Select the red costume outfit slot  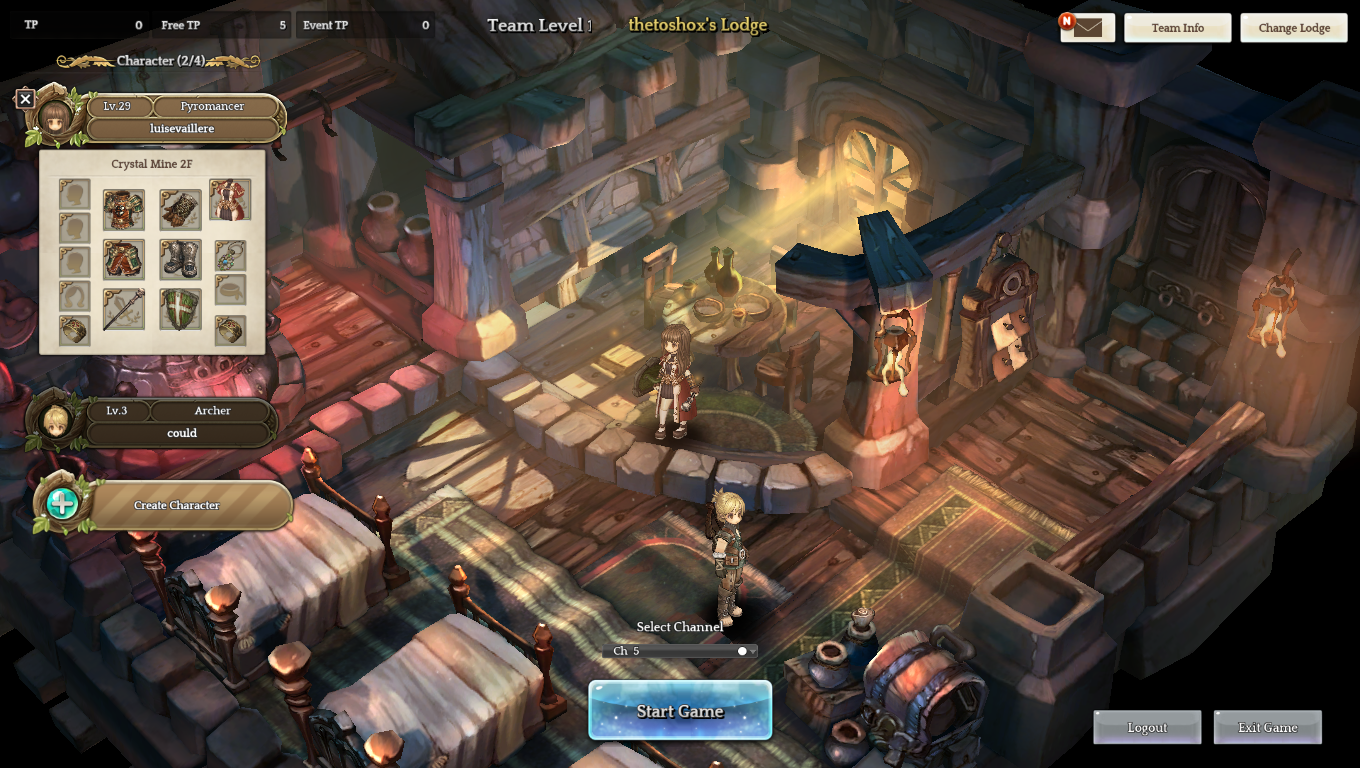(x=230, y=200)
